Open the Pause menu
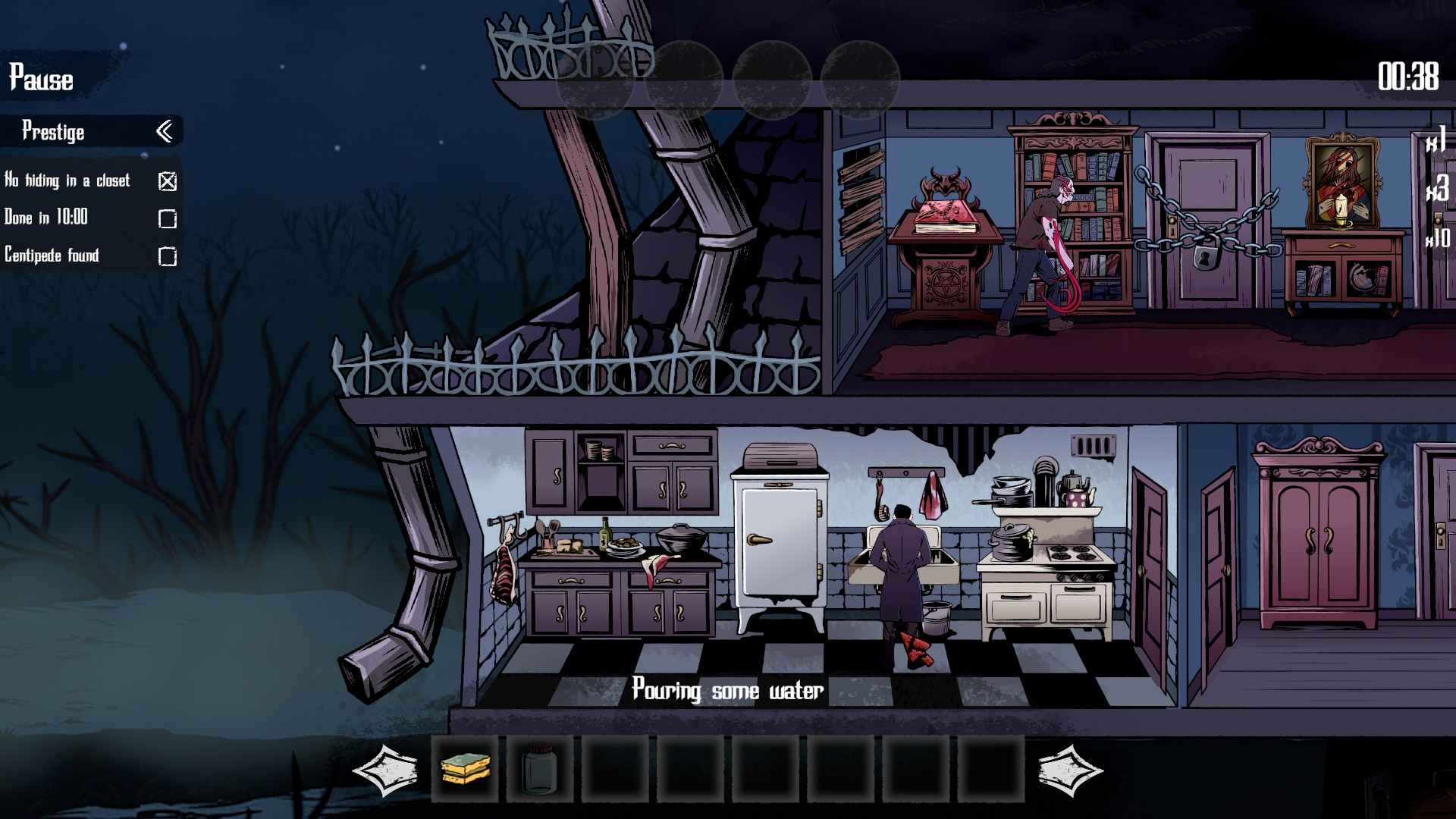The image size is (1456, 819). click(41, 78)
